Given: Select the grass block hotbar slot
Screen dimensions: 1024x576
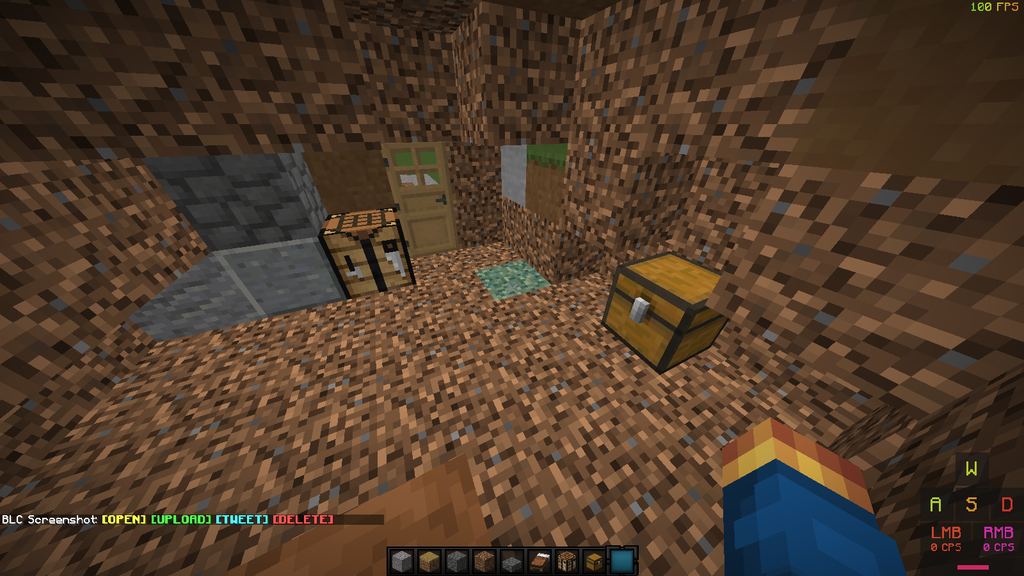Looking at the screenshot, I should (x=428, y=562).
